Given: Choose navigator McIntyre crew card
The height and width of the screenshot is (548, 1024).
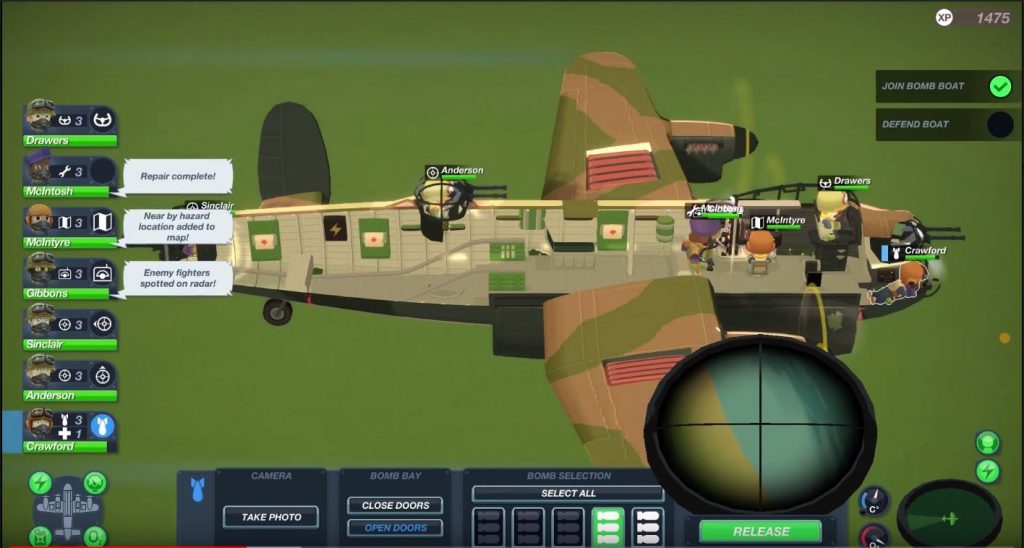Looking at the screenshot, I should coord(70,227).
